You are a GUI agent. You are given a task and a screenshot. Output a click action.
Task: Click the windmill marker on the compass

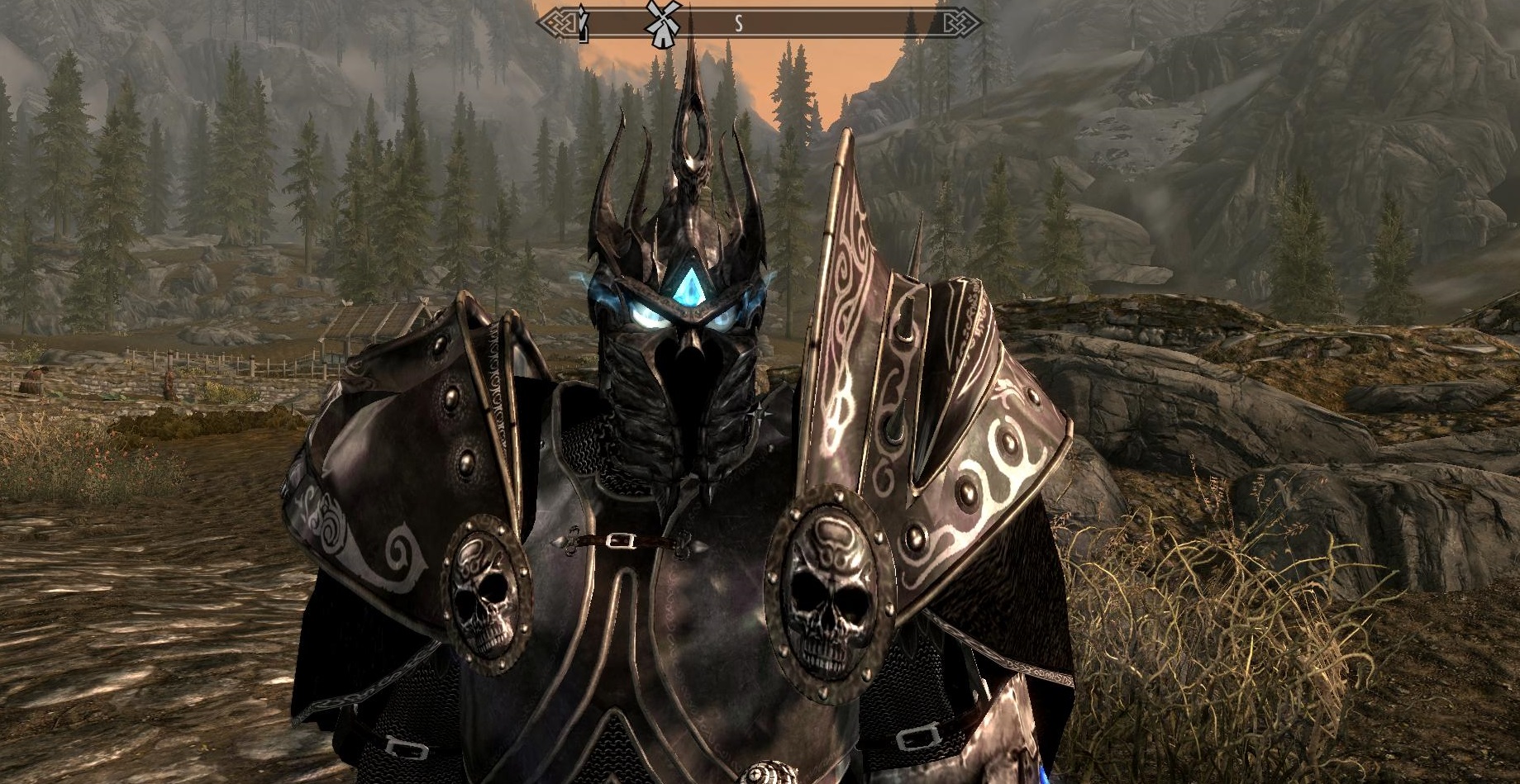coord(663,22)
